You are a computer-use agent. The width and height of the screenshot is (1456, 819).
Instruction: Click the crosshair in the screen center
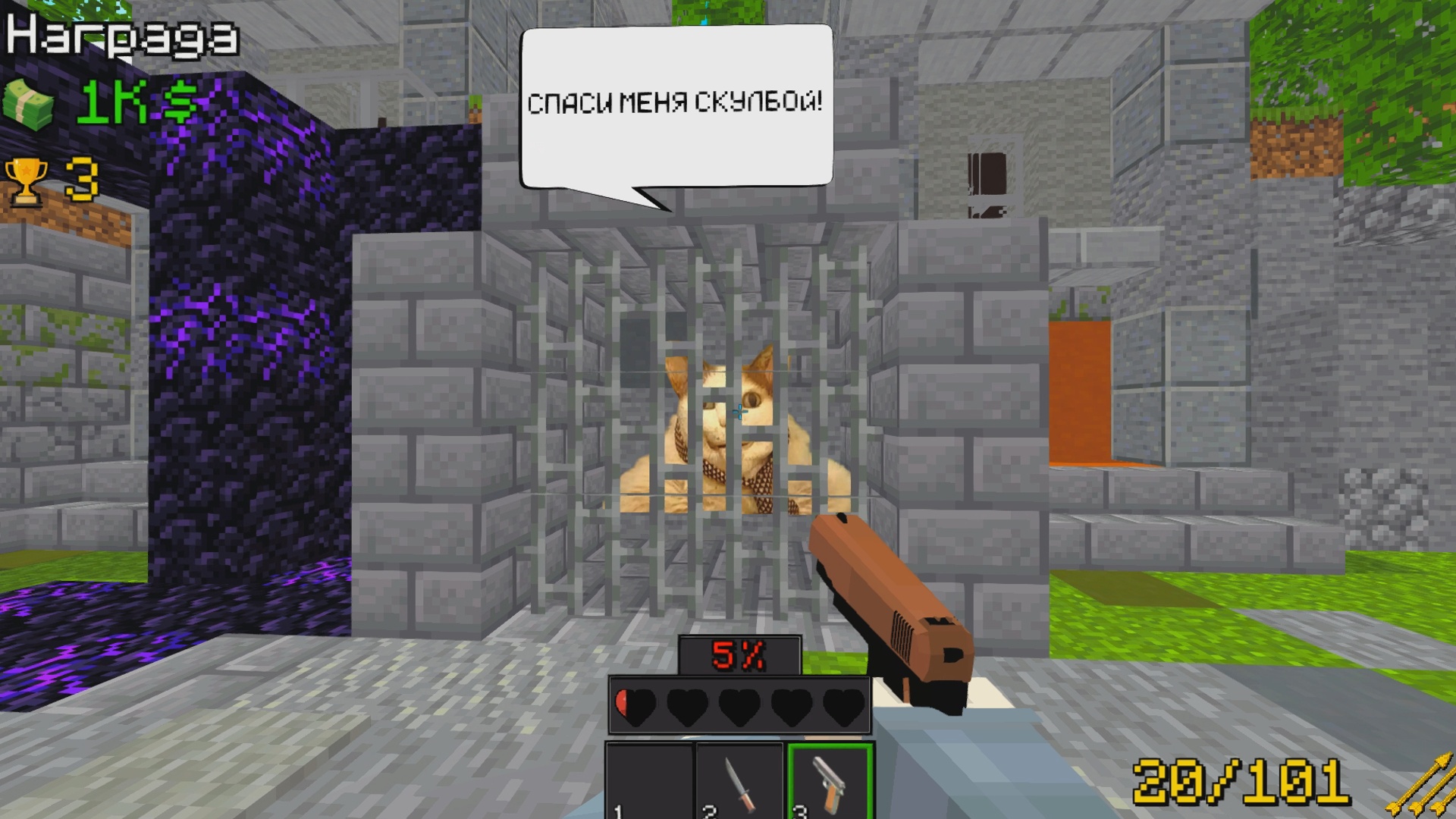(739, 413)
